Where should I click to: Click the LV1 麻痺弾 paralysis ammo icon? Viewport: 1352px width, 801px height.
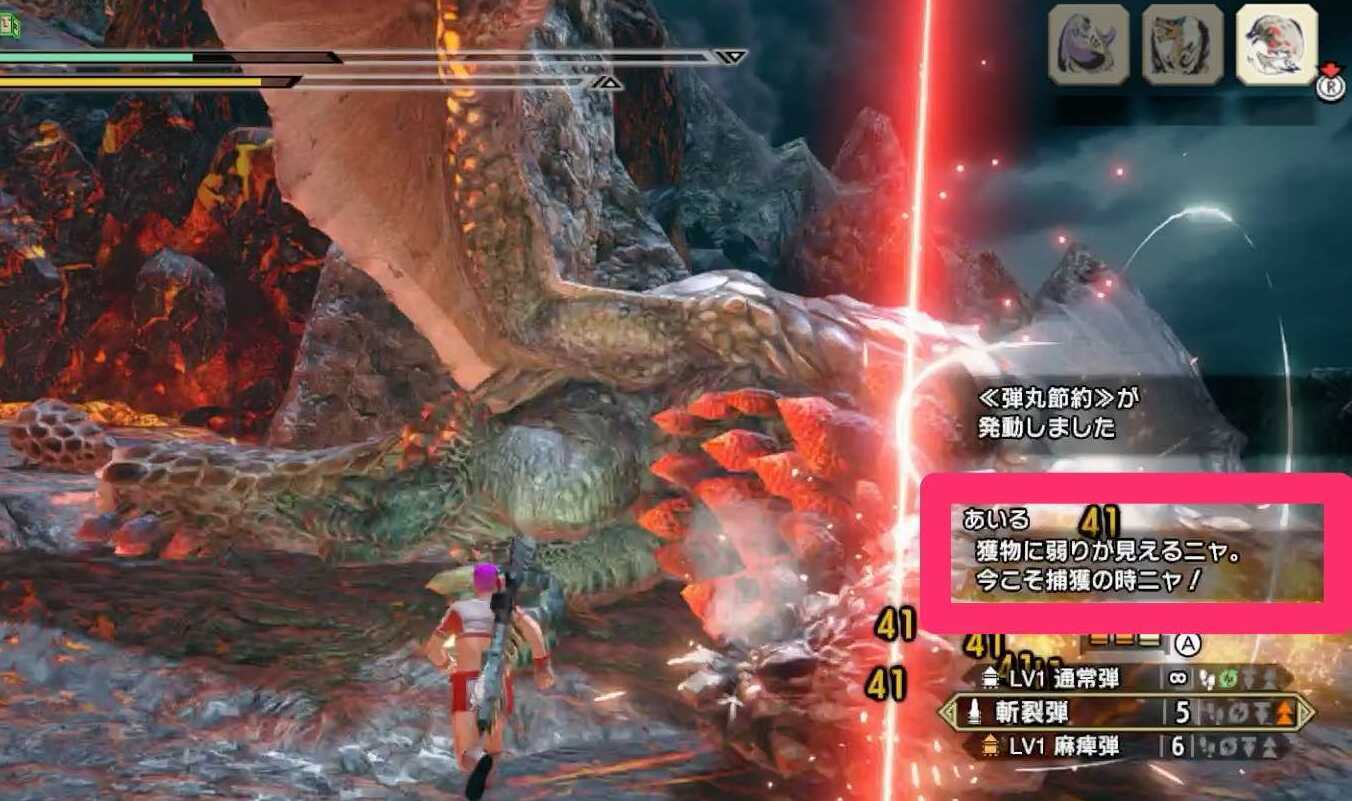(x=989, y=744)
